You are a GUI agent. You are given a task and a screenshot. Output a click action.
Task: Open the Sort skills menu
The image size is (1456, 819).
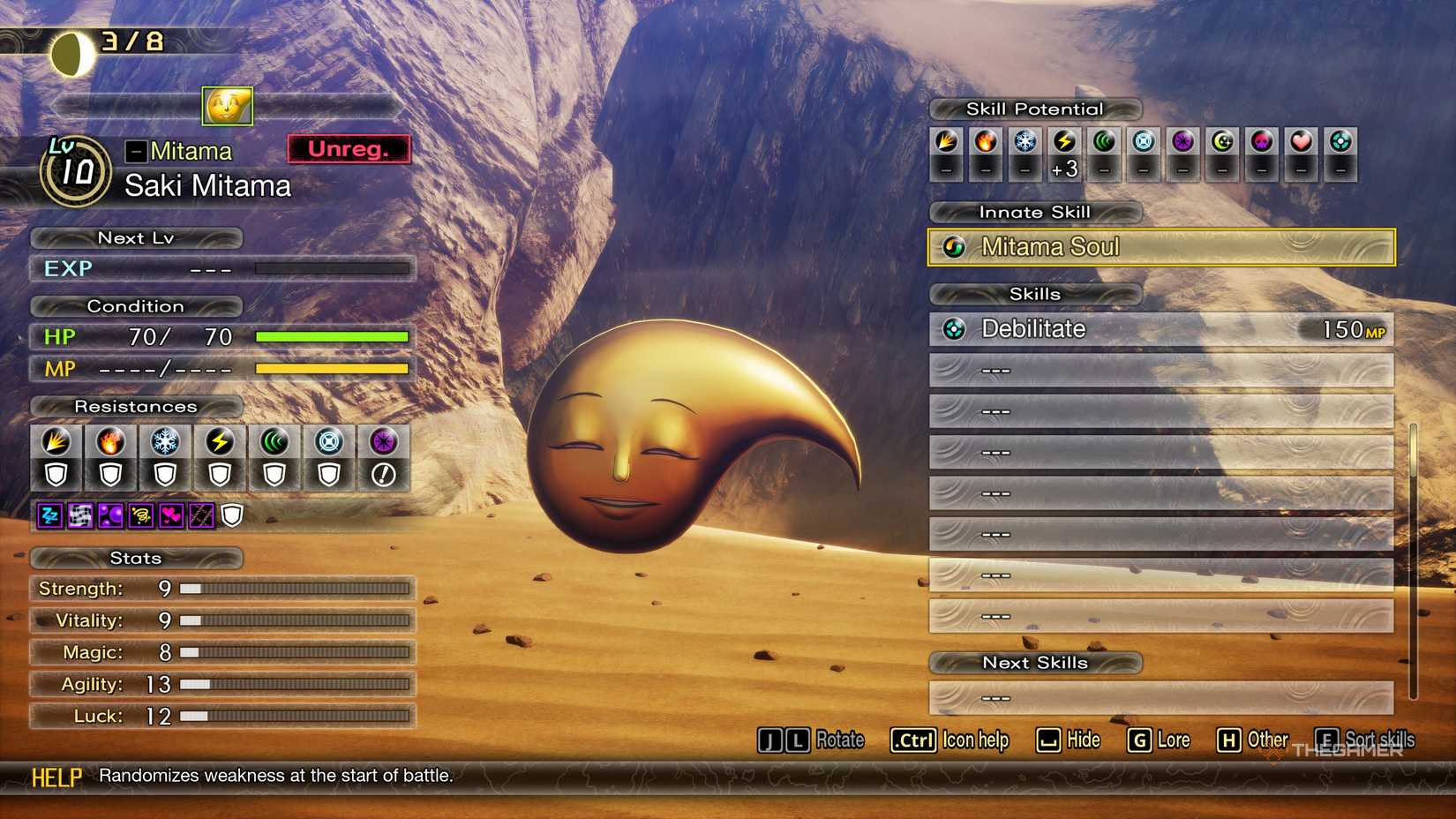pos(1366,740)
